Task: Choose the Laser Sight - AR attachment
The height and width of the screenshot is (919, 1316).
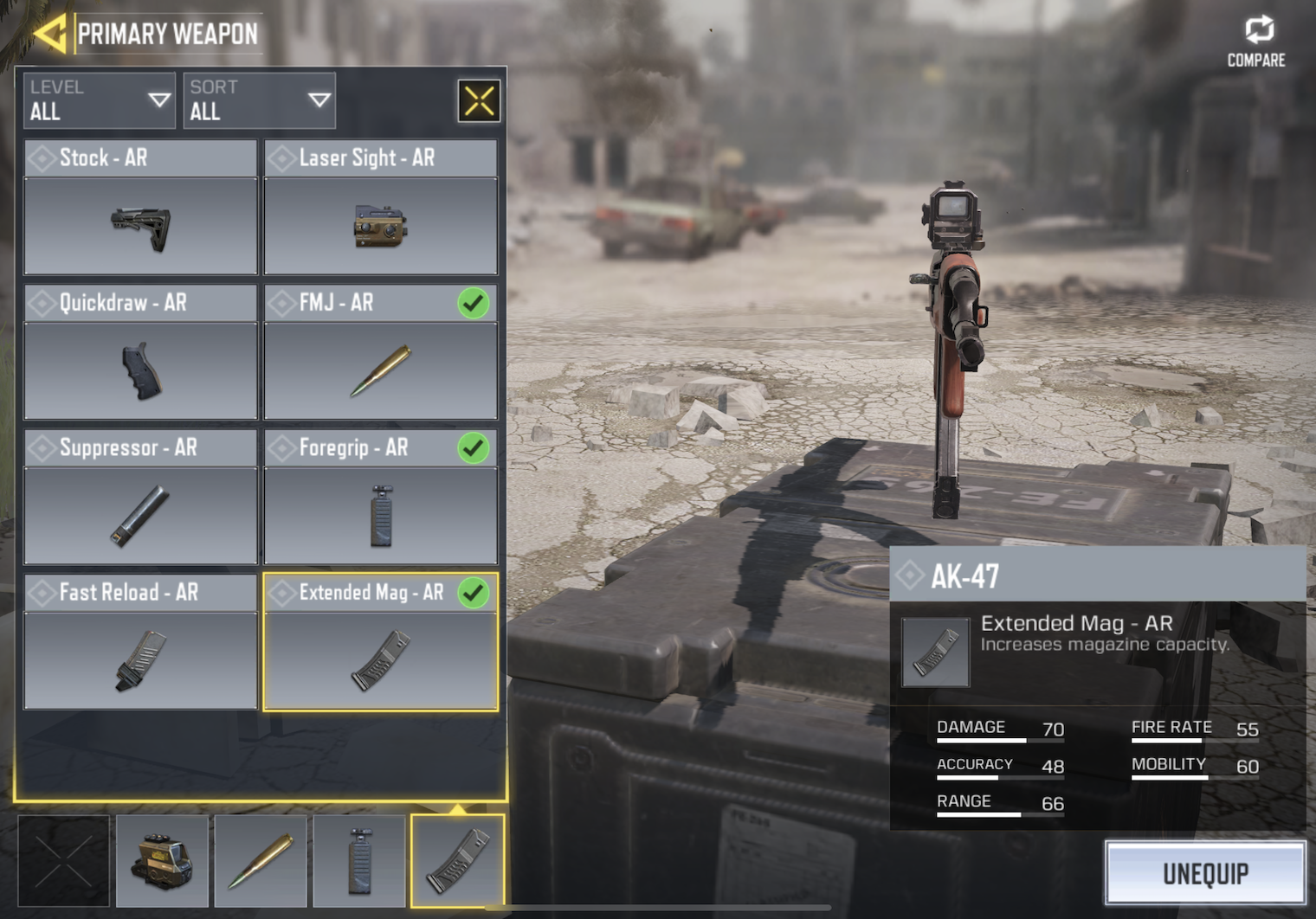Action: pyautogui.click(x=380, y=209)
